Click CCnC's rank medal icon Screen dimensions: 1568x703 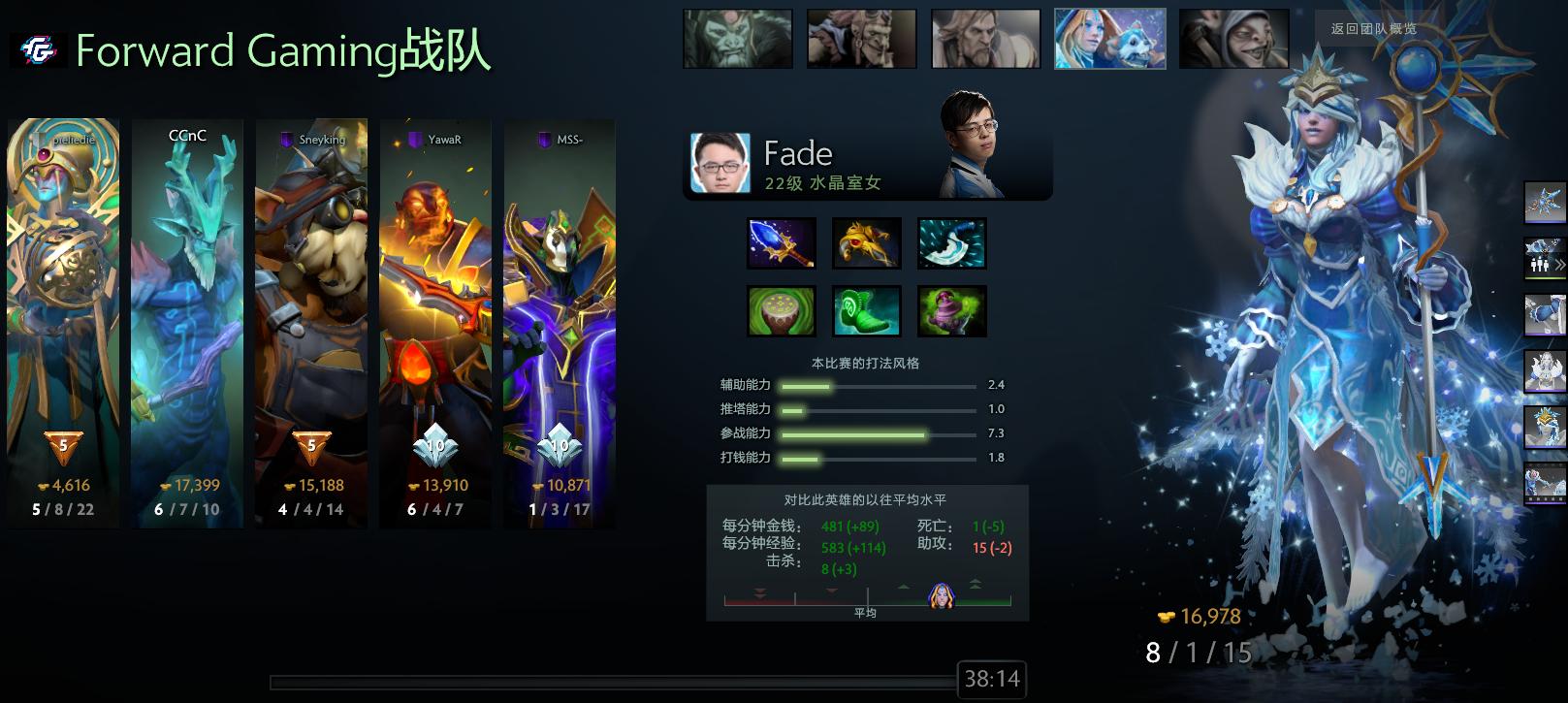click(185, 445)
